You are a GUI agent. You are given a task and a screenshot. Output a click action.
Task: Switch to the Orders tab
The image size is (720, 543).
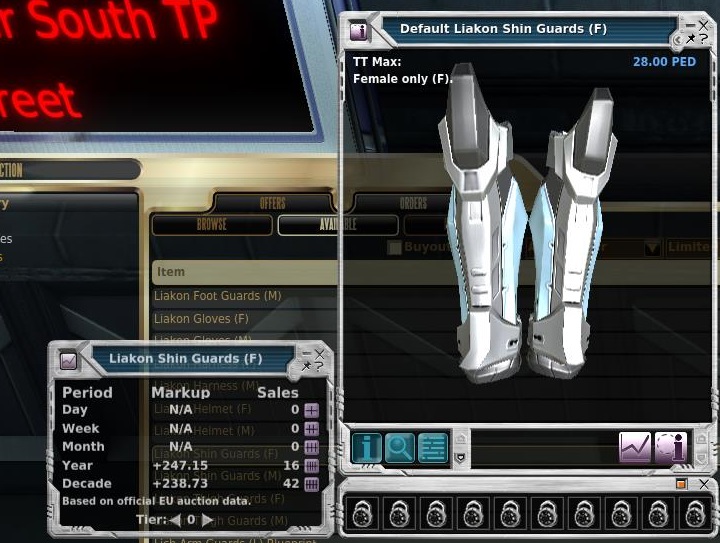[x=413, y=203]
